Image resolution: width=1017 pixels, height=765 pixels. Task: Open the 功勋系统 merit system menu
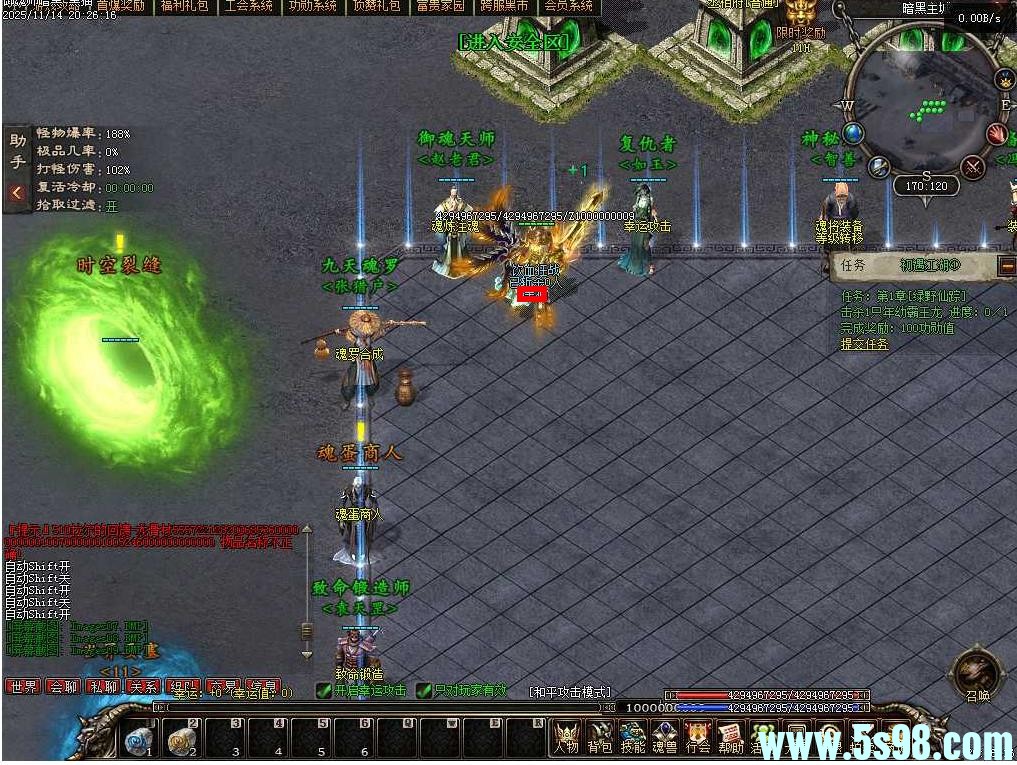point(312,6)
